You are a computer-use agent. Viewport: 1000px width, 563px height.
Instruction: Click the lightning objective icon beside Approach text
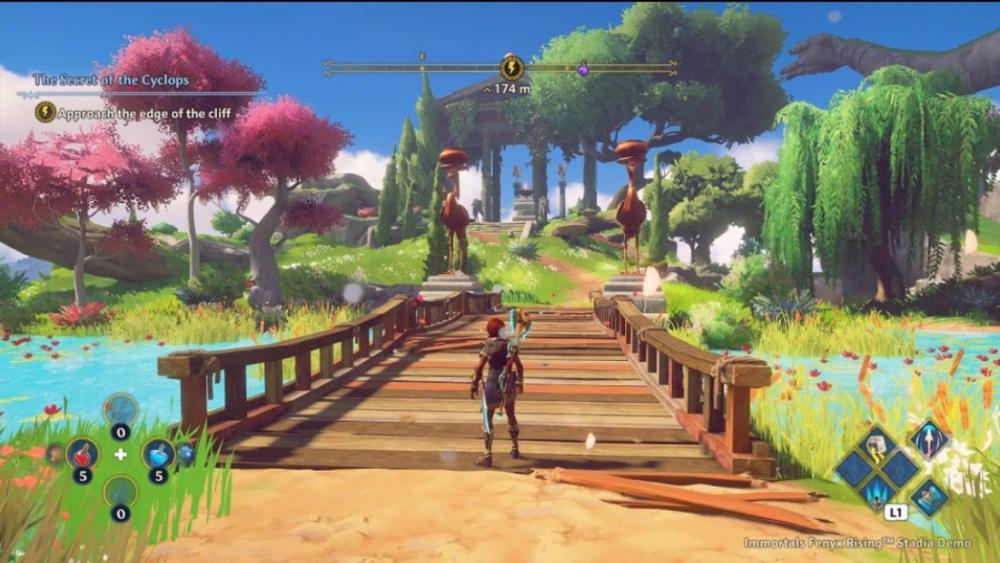[x=45, y=112]
